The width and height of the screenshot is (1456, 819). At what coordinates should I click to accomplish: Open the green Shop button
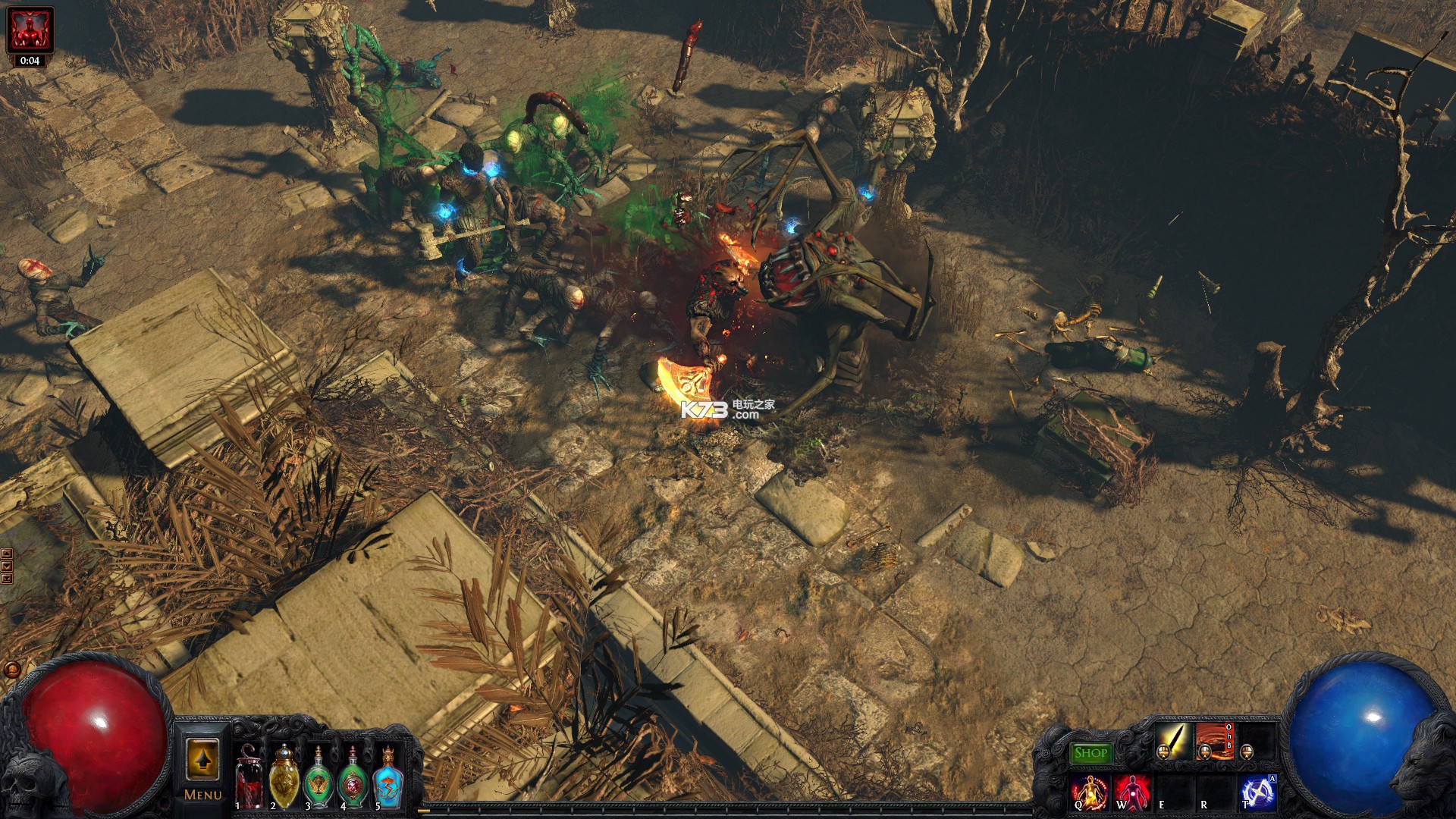point(1090,753)
